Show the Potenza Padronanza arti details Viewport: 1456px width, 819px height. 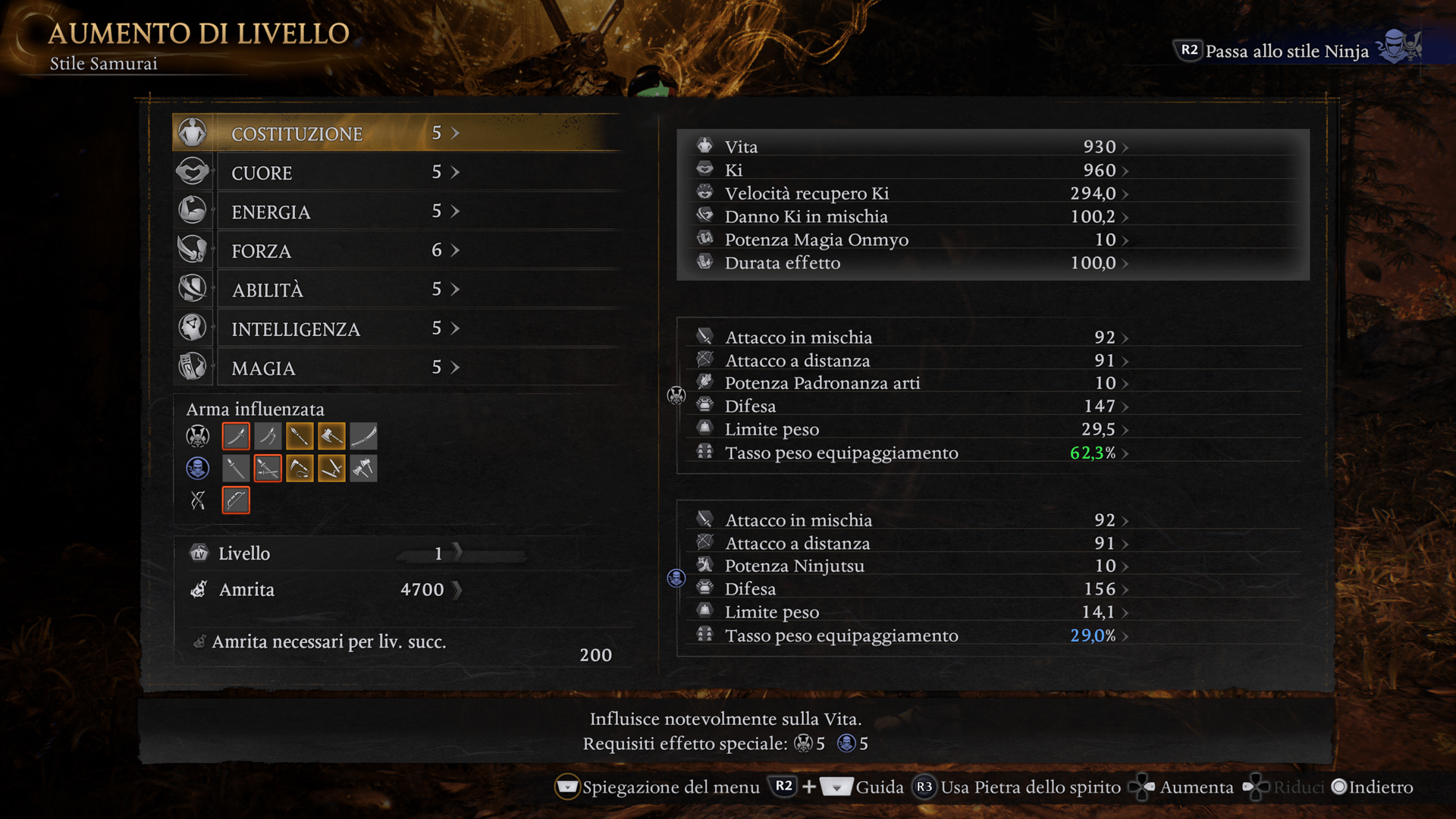910,383
